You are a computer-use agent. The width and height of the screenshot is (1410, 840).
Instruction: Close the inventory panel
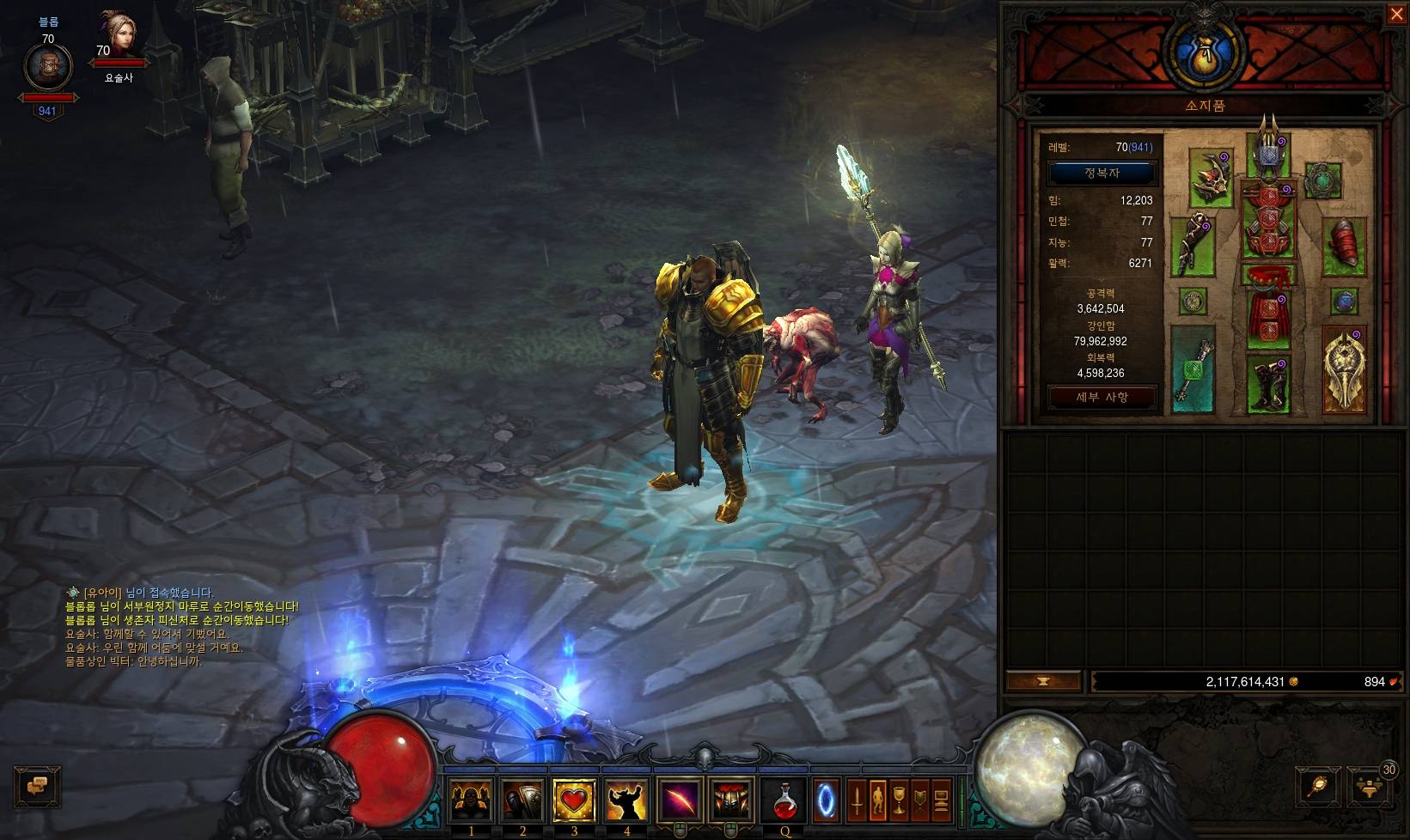pos(1396,15)
